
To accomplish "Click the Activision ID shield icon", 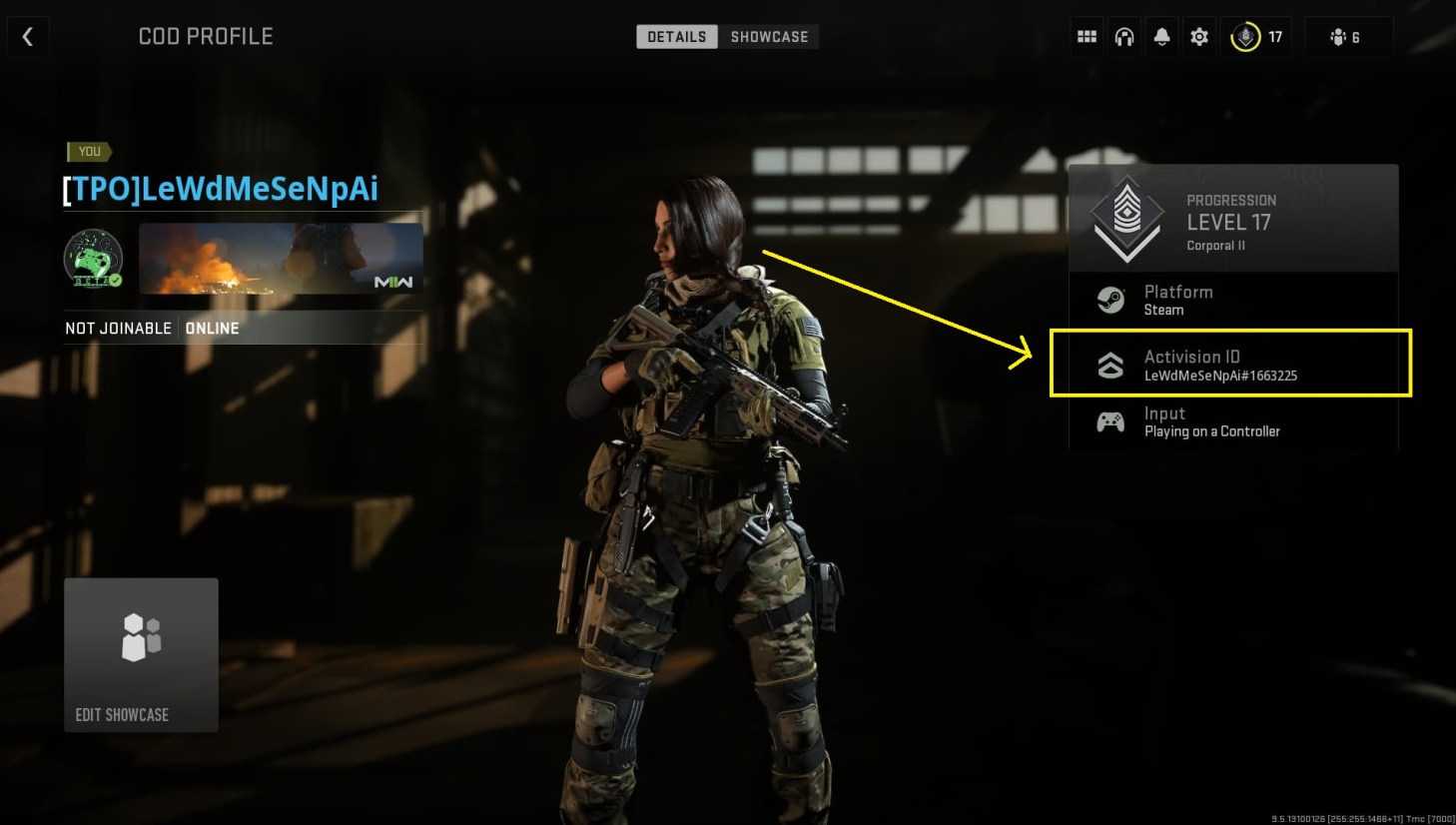I will 1110,364.
